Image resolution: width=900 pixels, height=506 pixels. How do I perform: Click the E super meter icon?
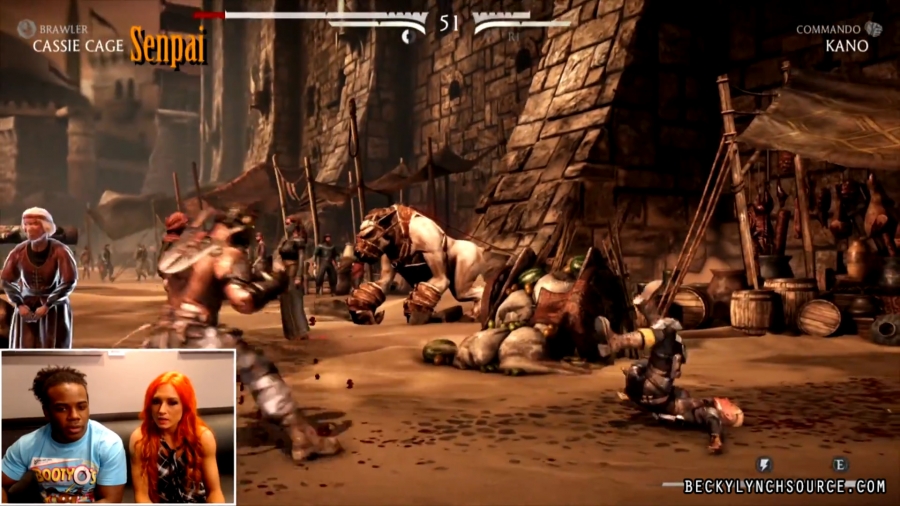[x=839, y=465]
